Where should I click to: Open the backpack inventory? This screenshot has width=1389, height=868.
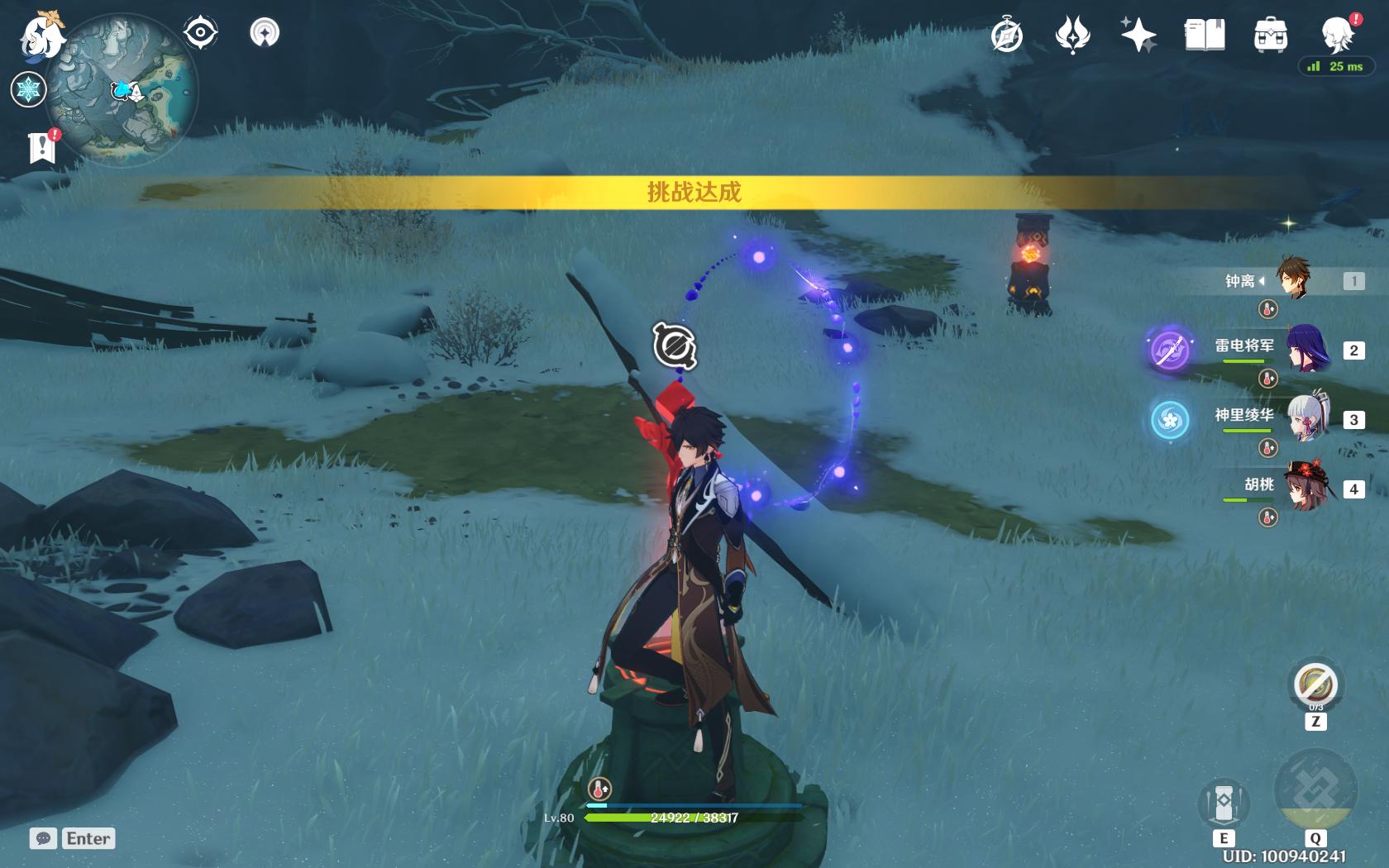pos(1270,36)
